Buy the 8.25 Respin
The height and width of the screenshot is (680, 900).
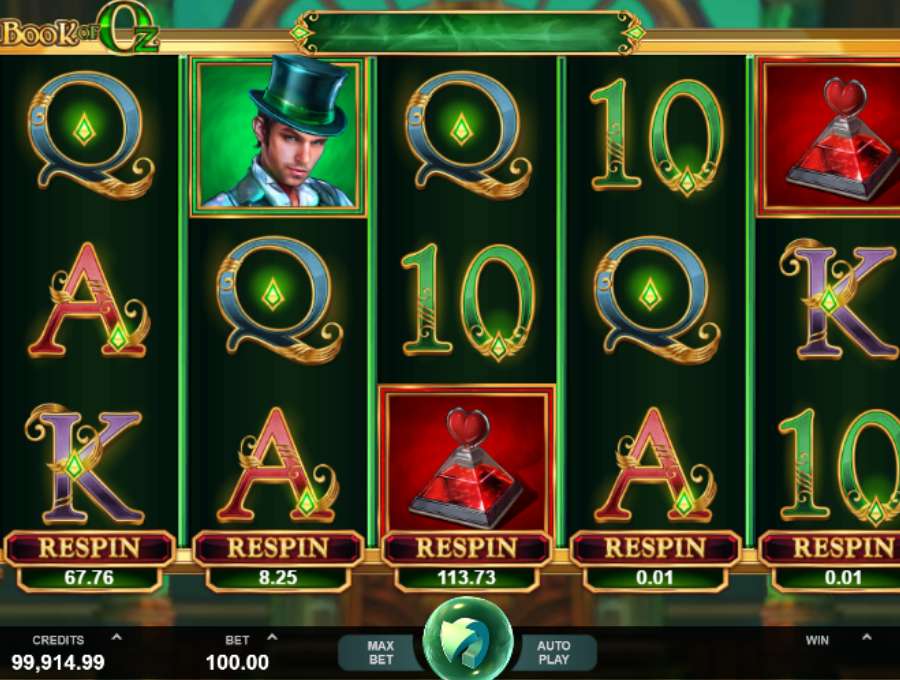point(278,548)
